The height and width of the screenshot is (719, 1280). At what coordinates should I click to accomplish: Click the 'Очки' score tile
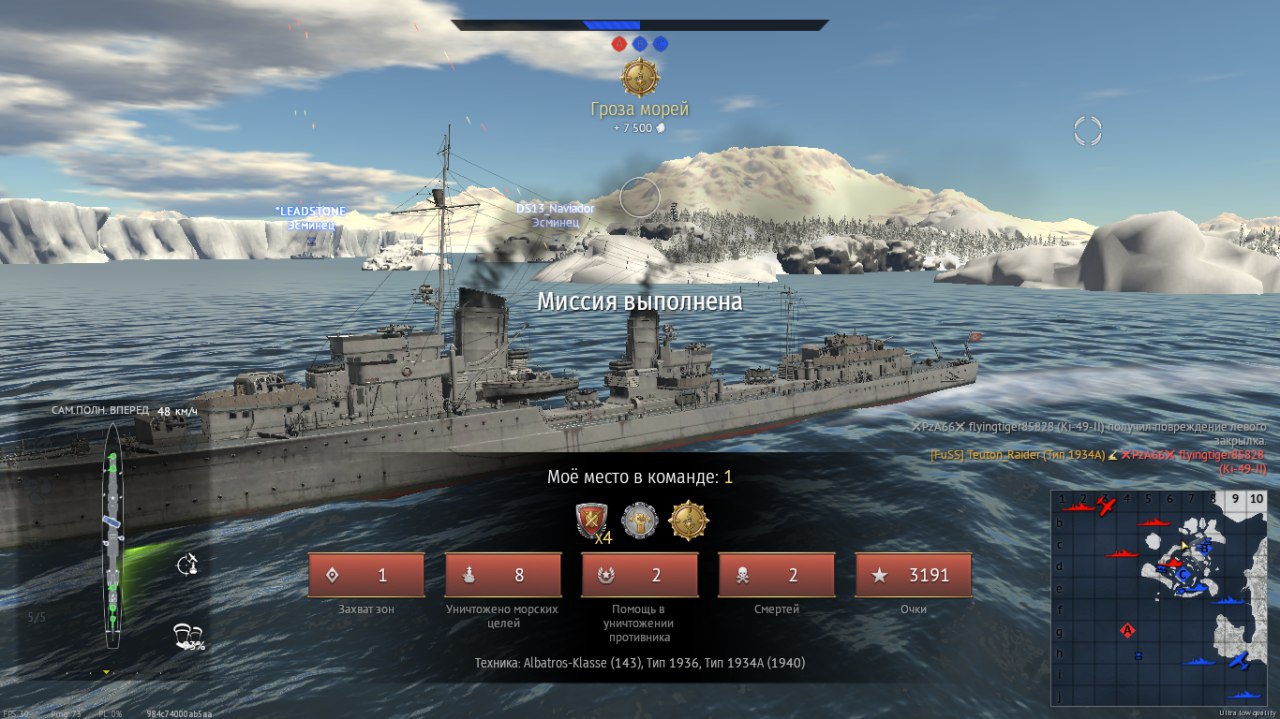[913, 575]
